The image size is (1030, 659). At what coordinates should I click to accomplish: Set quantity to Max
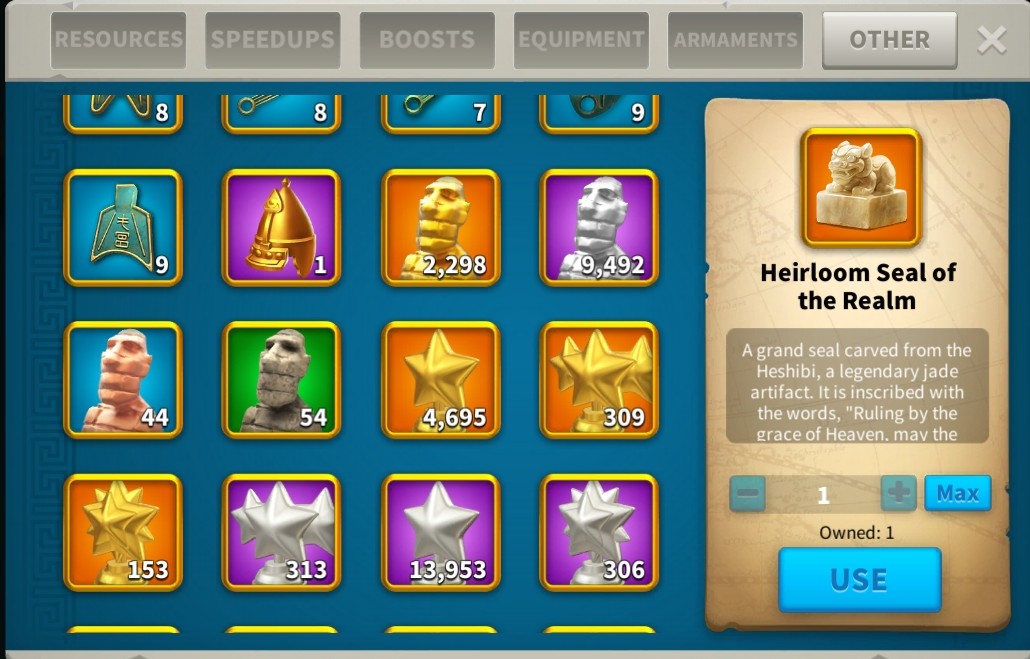point(957,493)
